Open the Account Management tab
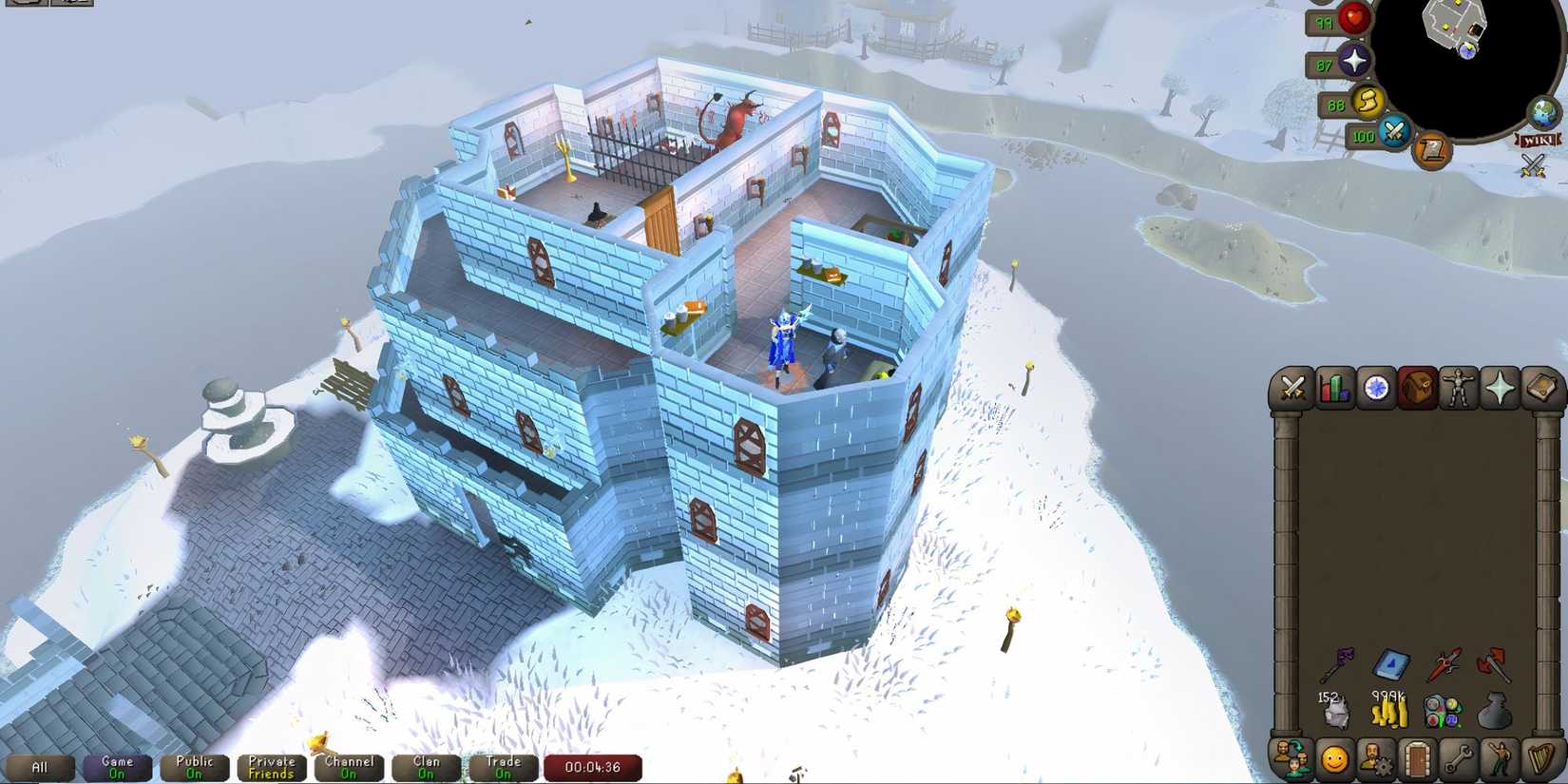 (1376, 760)
